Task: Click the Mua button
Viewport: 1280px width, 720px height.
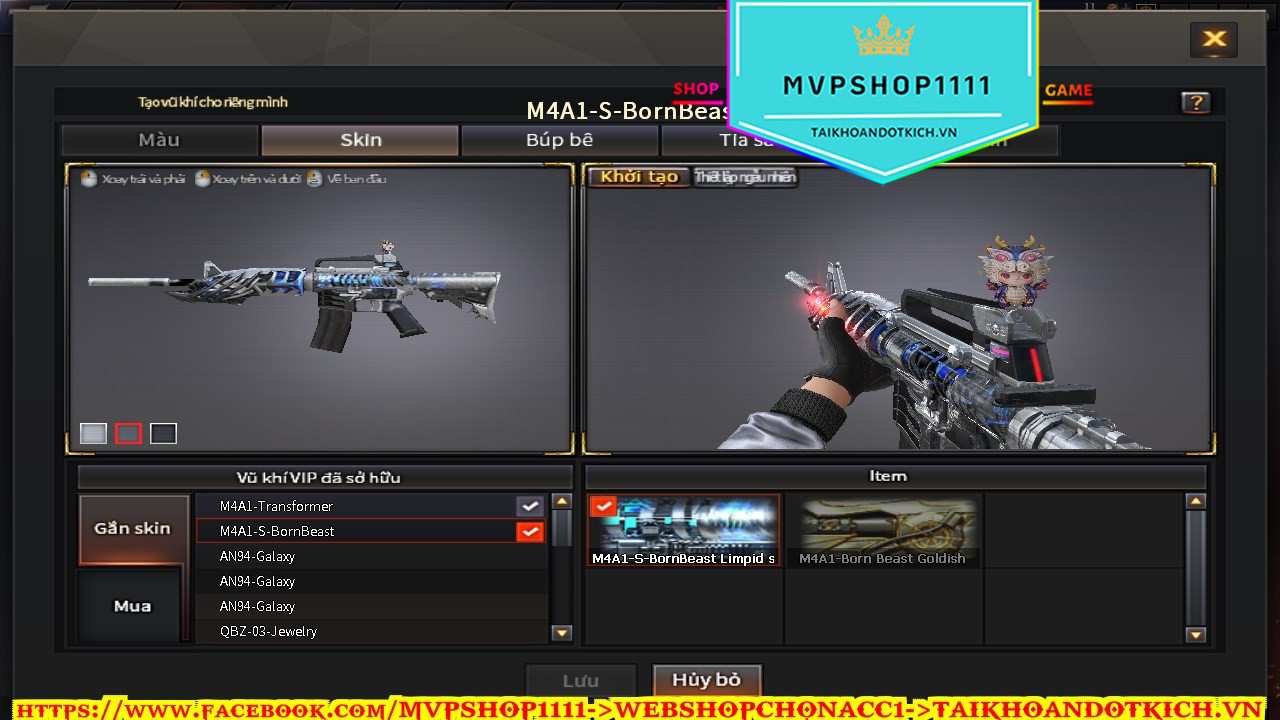Action: coord(133,606)
